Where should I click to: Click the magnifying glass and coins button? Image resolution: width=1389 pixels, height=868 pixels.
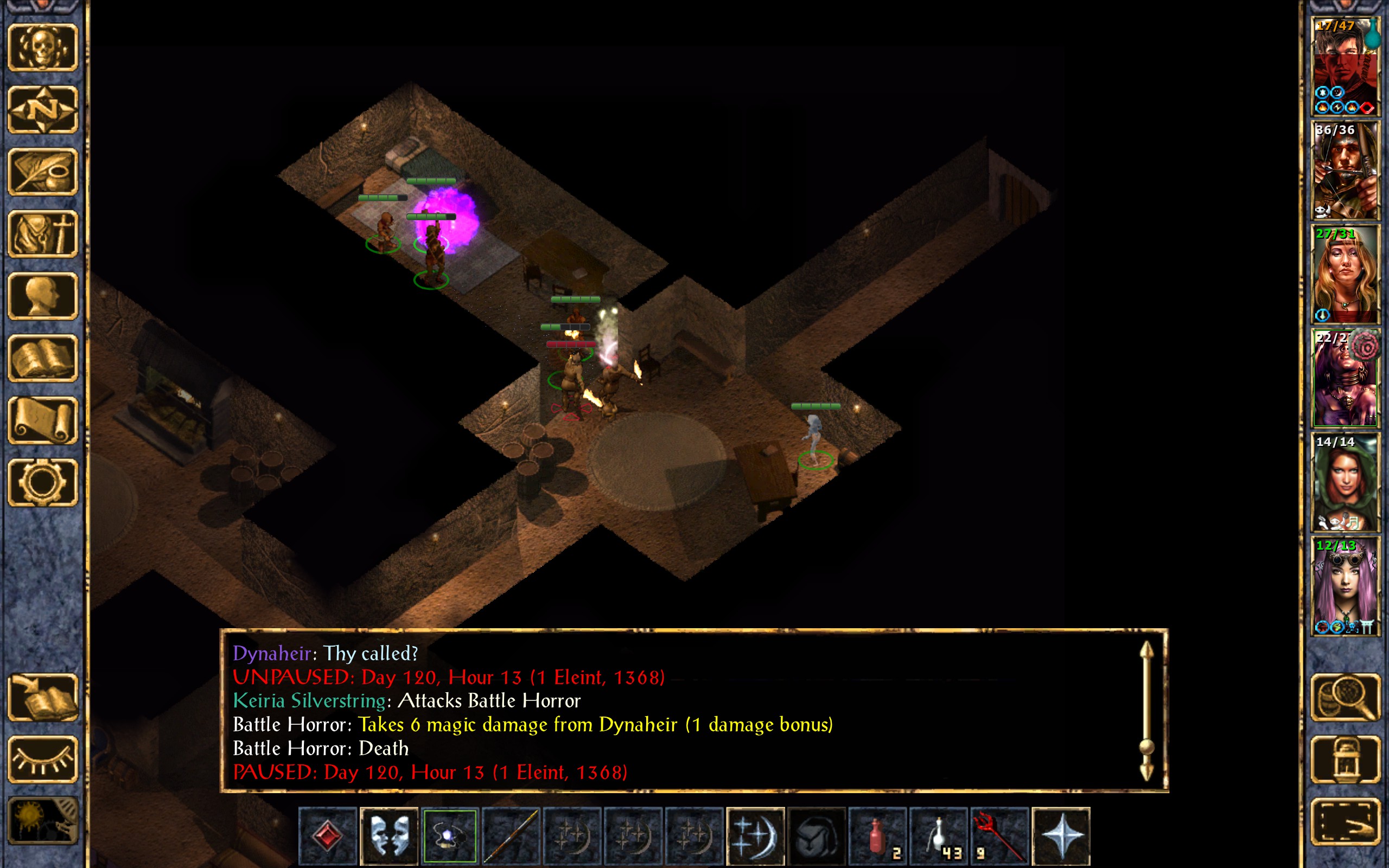(1345, 698)
